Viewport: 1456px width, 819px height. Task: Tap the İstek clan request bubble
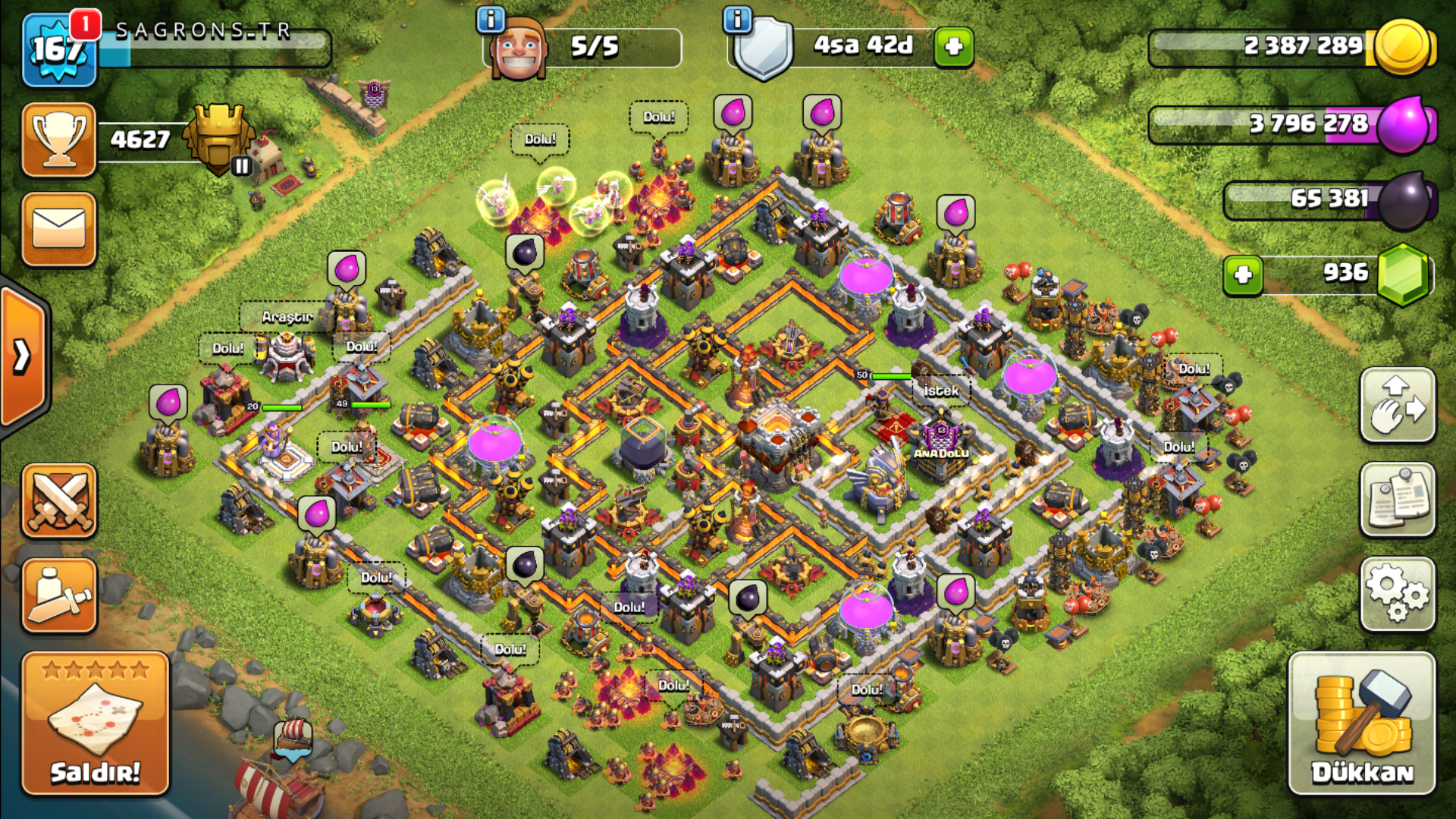941,391
